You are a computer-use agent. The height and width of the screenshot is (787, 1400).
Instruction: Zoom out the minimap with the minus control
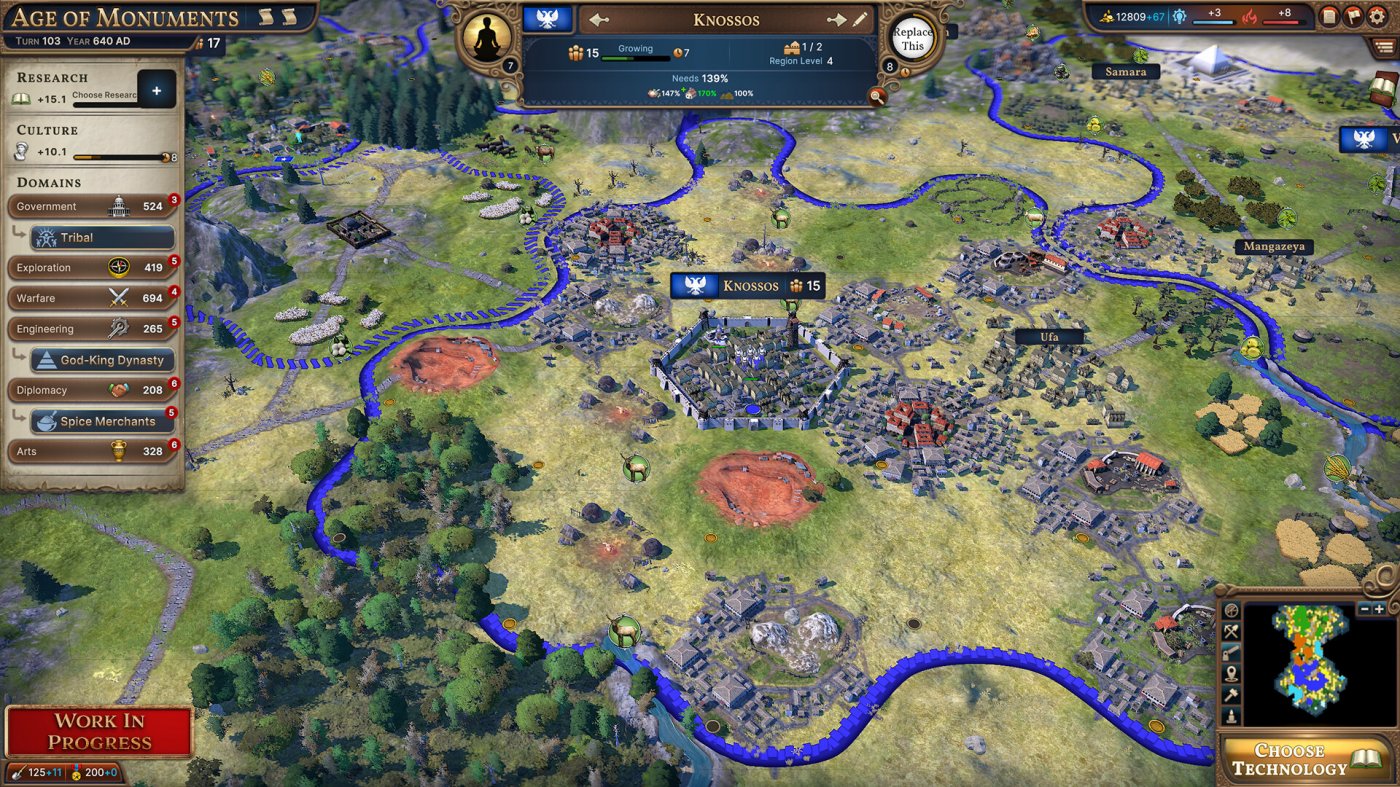(x=1364, y=609)
